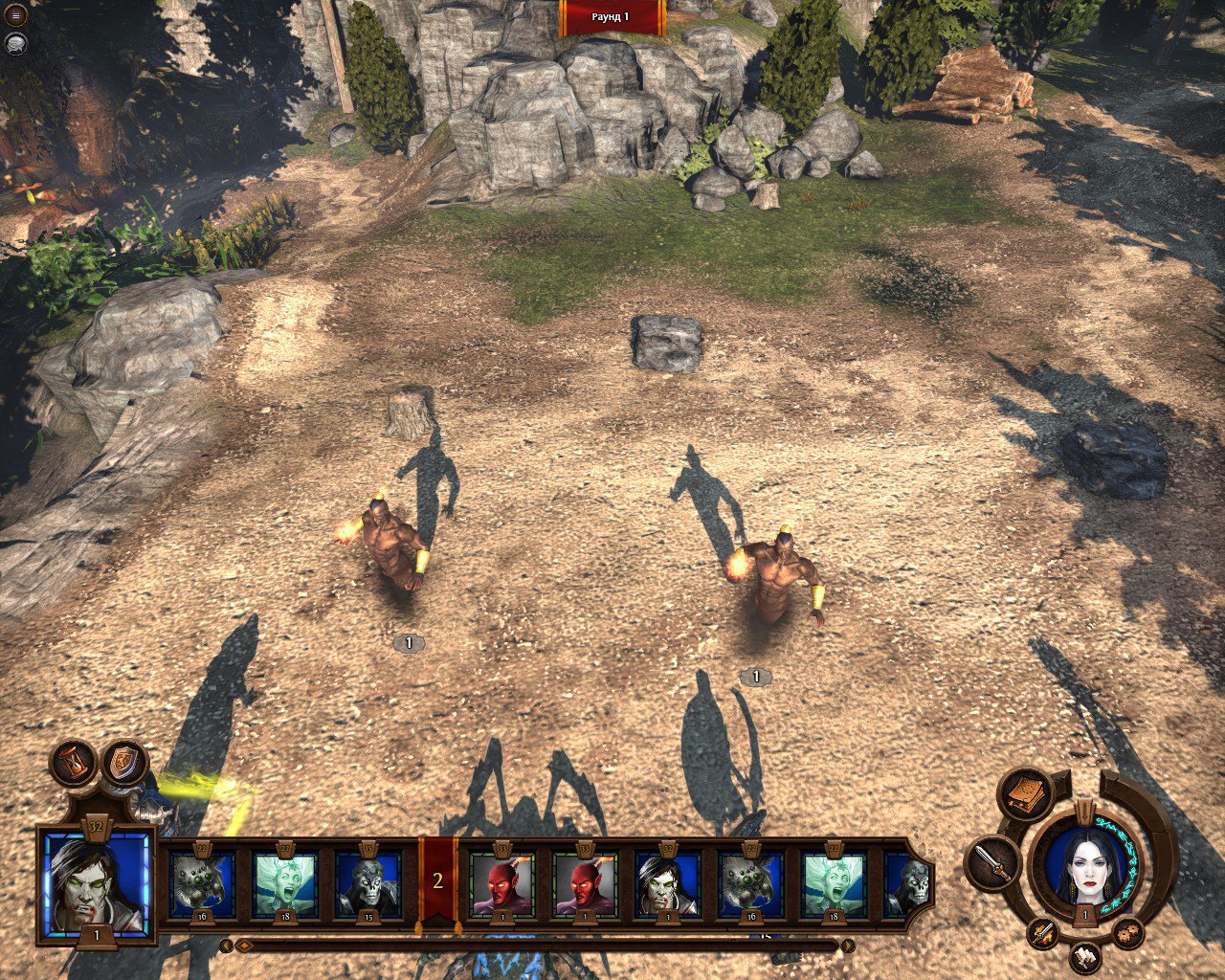
Task: Click the initiative bar's left arrow
Action: (x=227, y=946)
